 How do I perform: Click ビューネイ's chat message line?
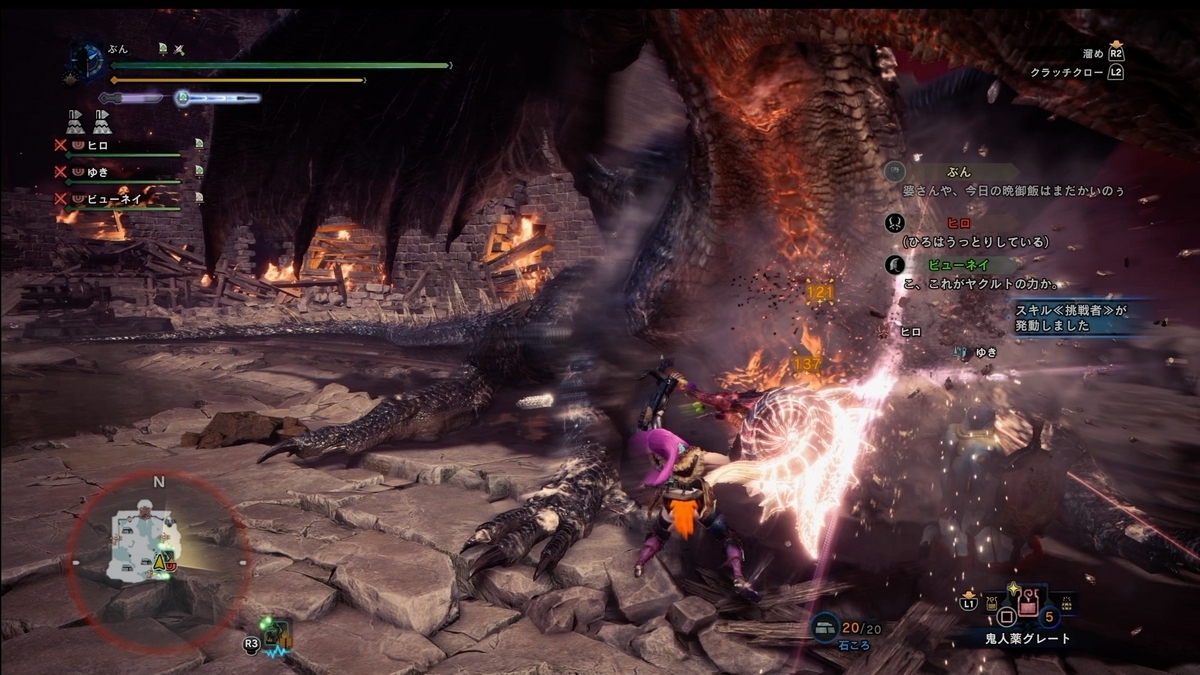pyautogui.click(x=980, y=283)
